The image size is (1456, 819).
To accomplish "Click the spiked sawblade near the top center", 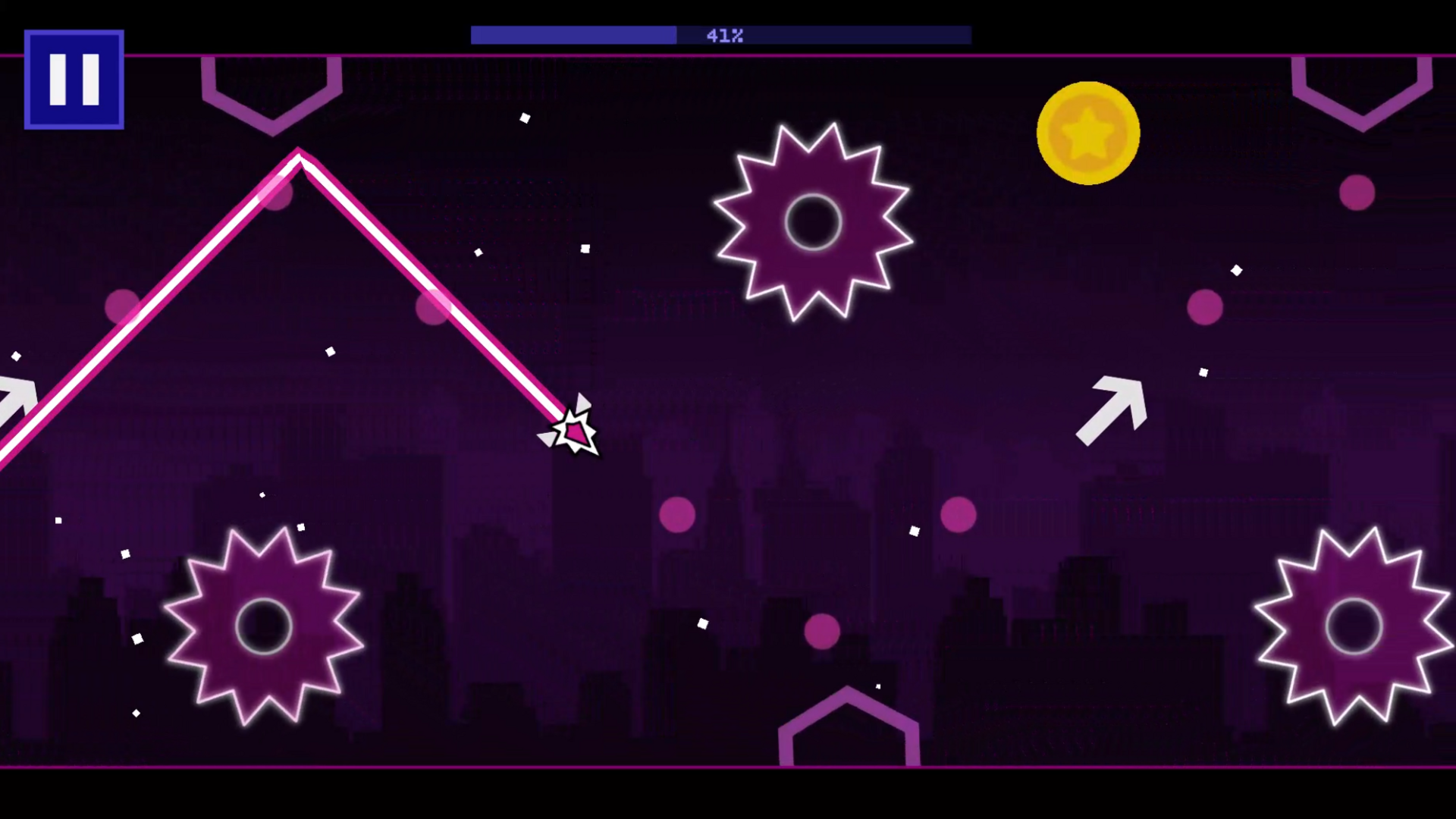I will 813,221.
